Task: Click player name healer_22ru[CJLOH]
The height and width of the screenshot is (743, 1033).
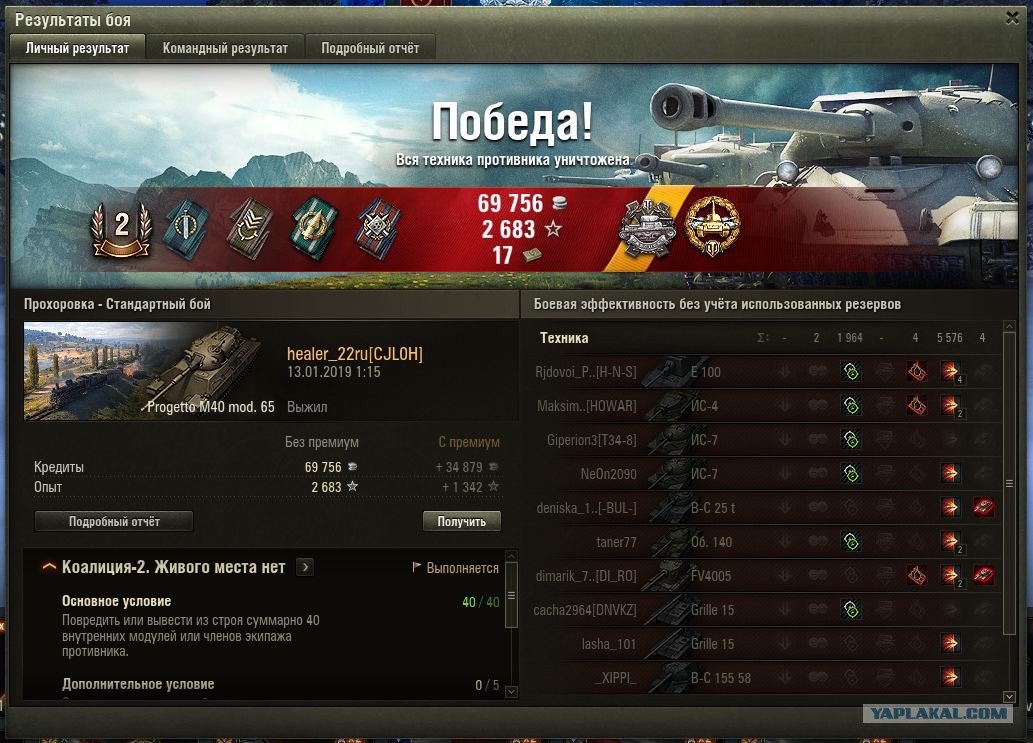Action: coord(354,354)
